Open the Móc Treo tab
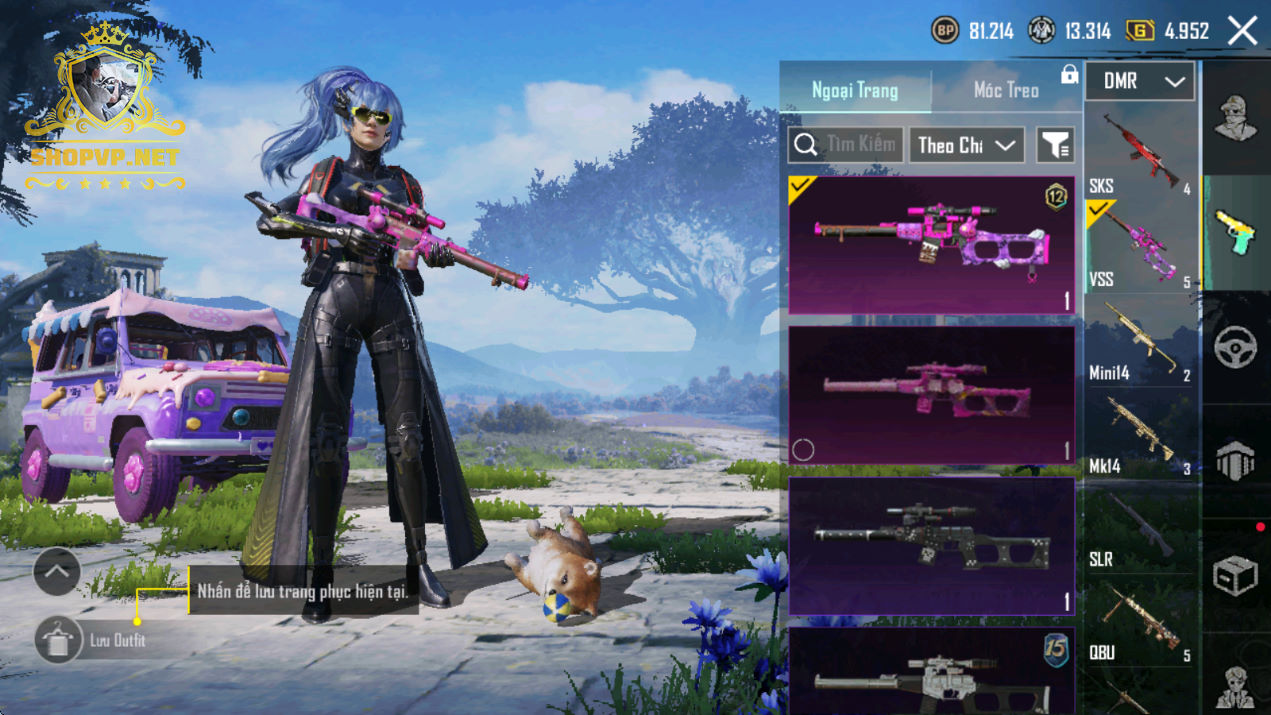 pos(1006,90)
